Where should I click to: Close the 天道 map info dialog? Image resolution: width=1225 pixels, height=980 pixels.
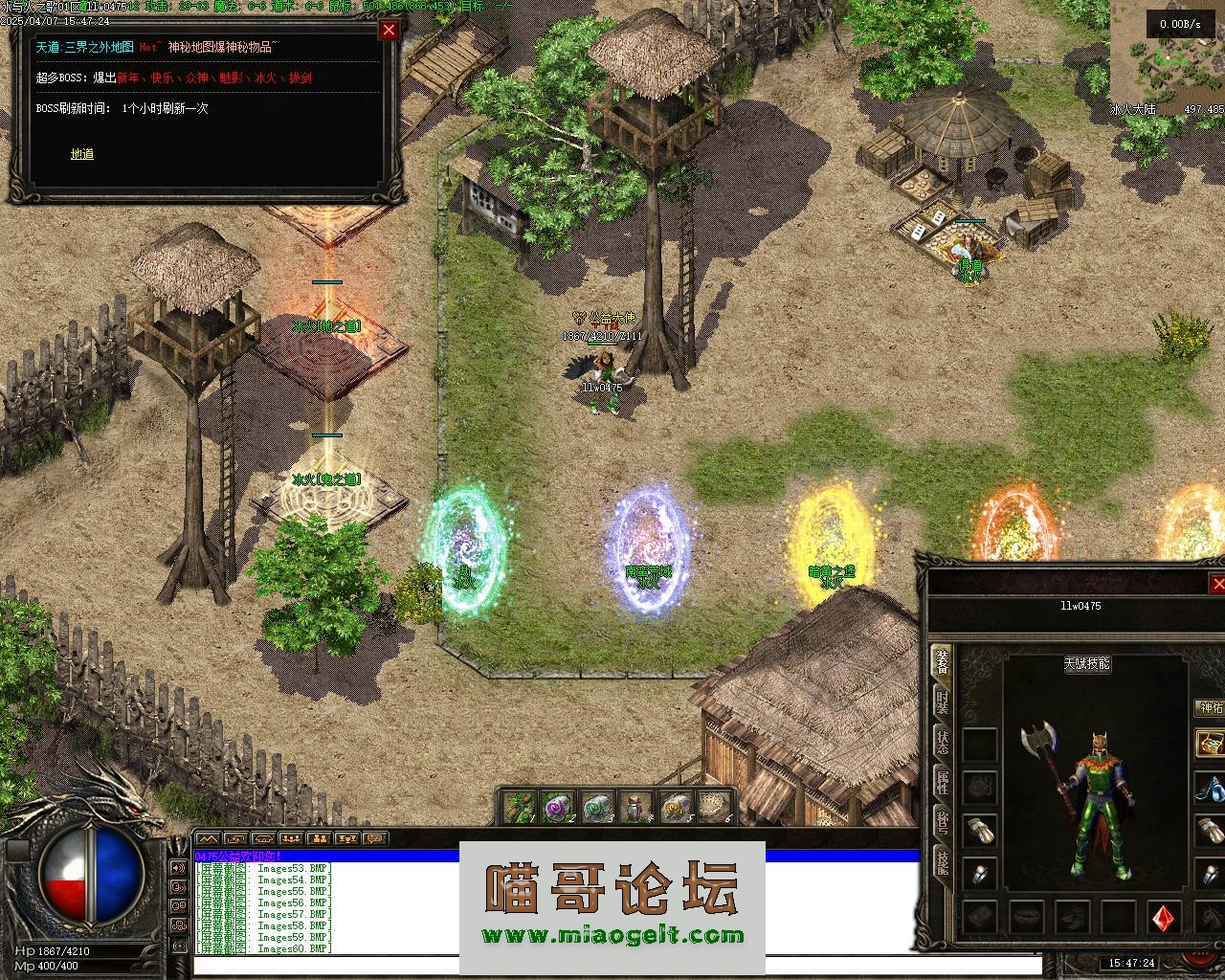389,30
